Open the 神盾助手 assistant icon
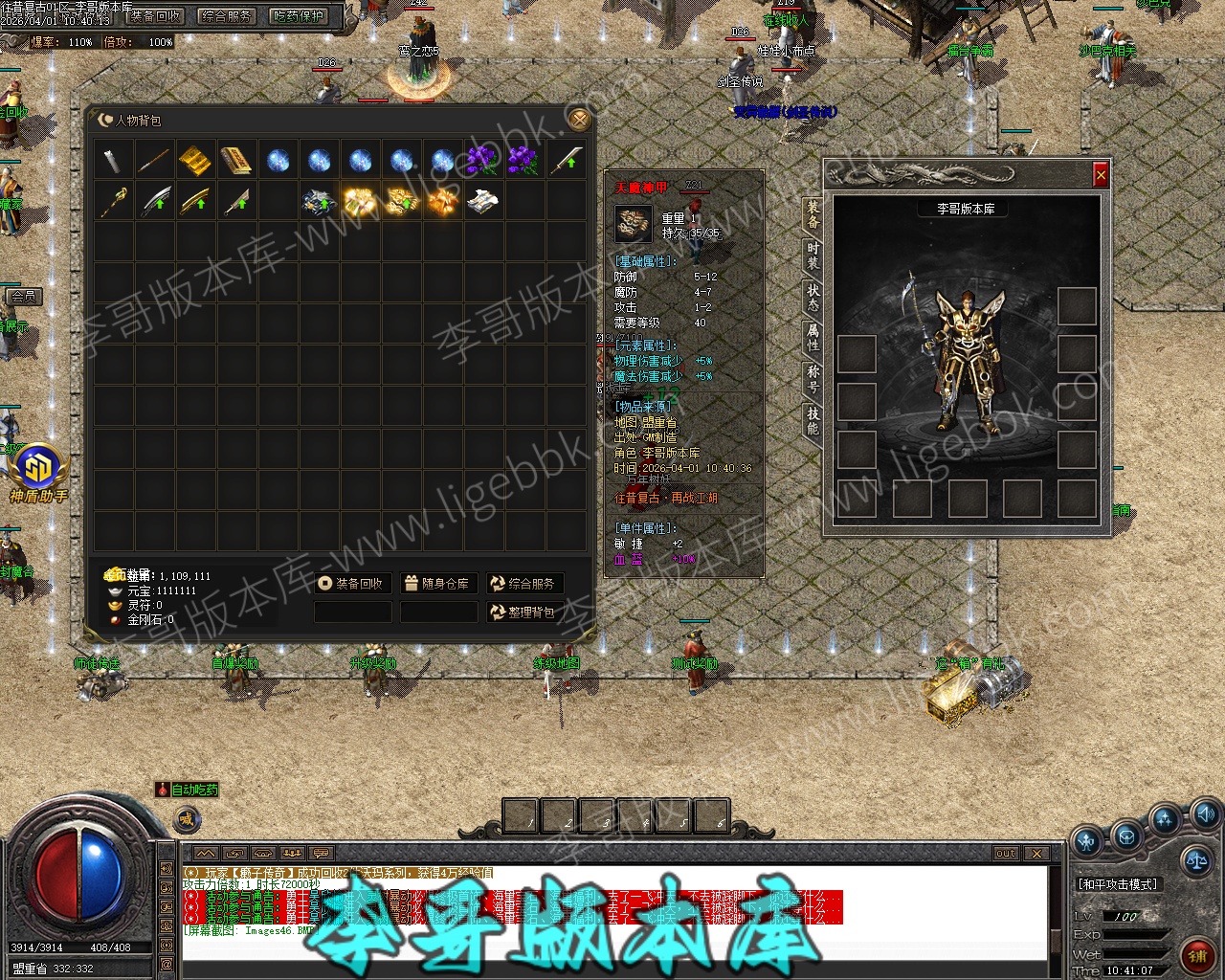 tap(39, 471)
